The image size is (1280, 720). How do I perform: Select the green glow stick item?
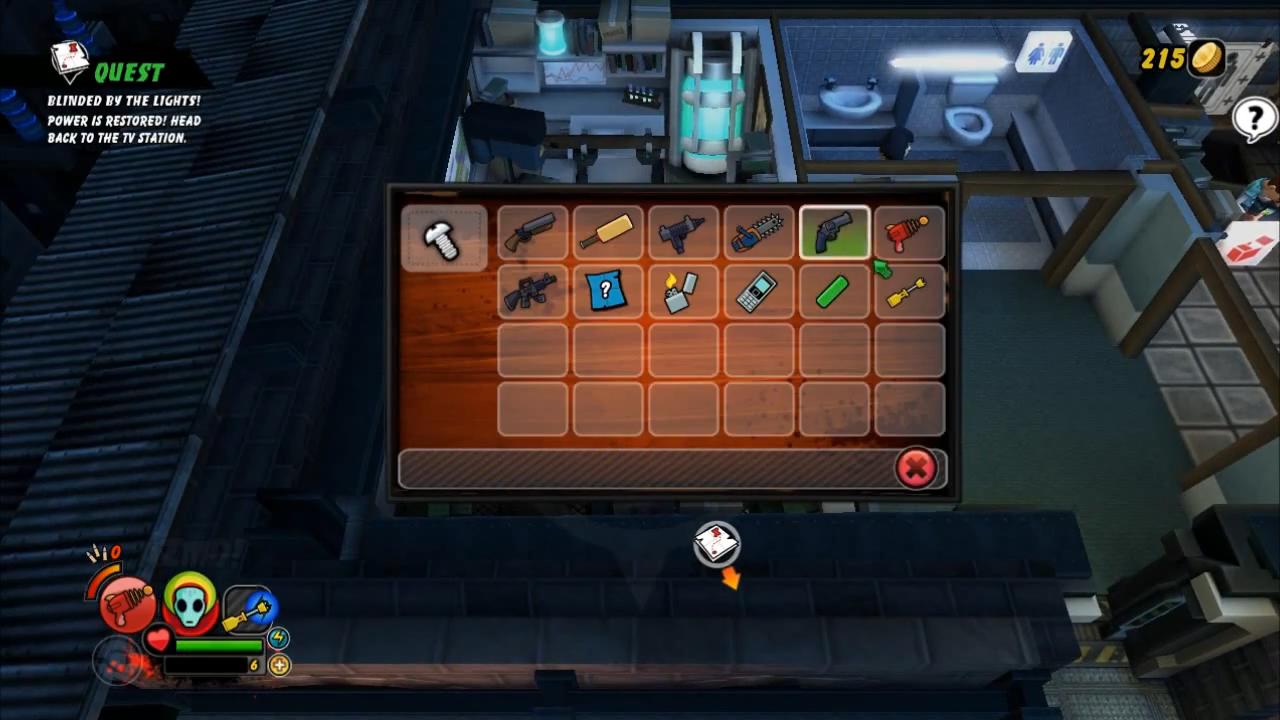[834, 291]
